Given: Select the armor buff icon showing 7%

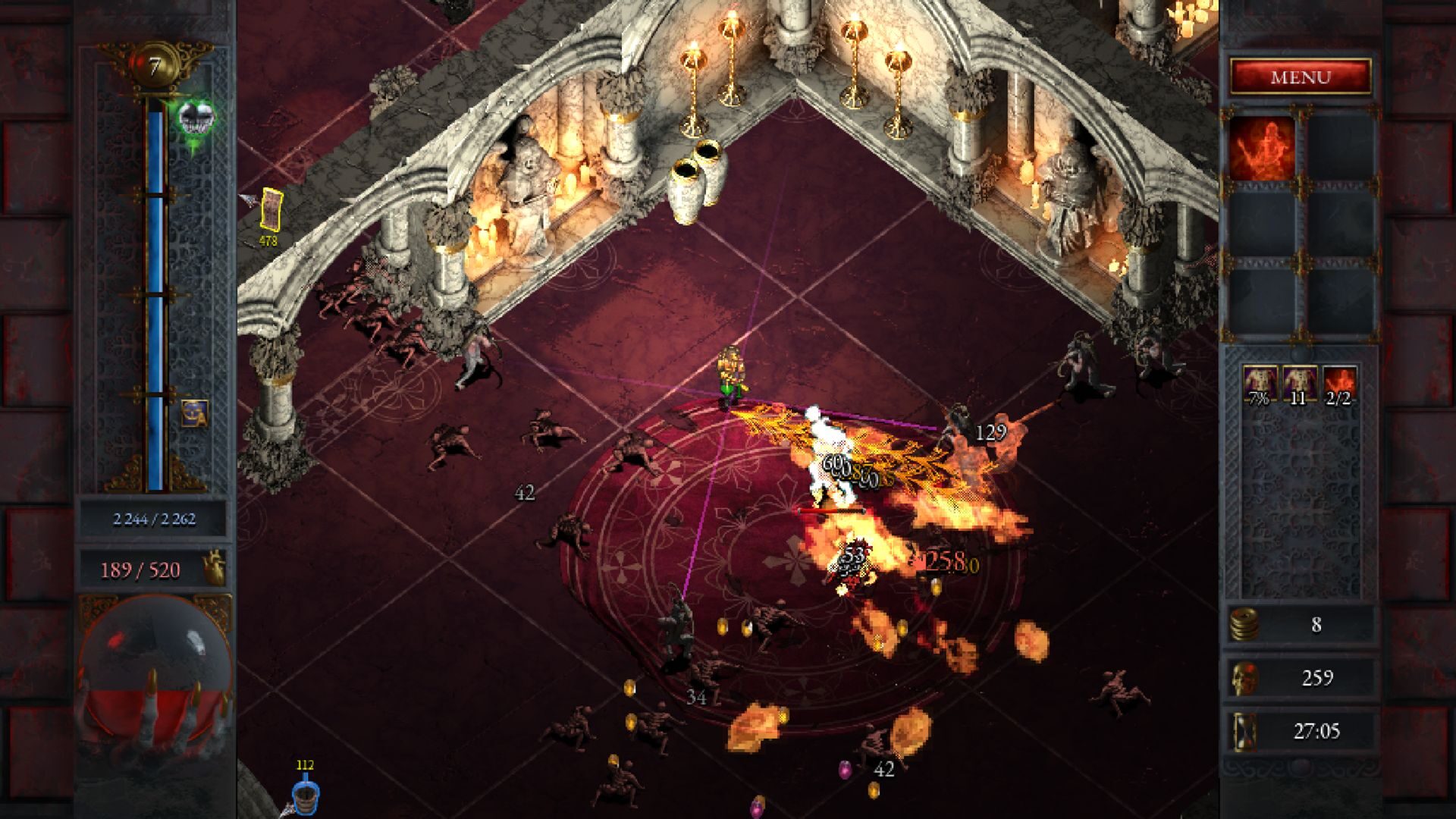Looking at the screenshot, I should pos(1260,384).
